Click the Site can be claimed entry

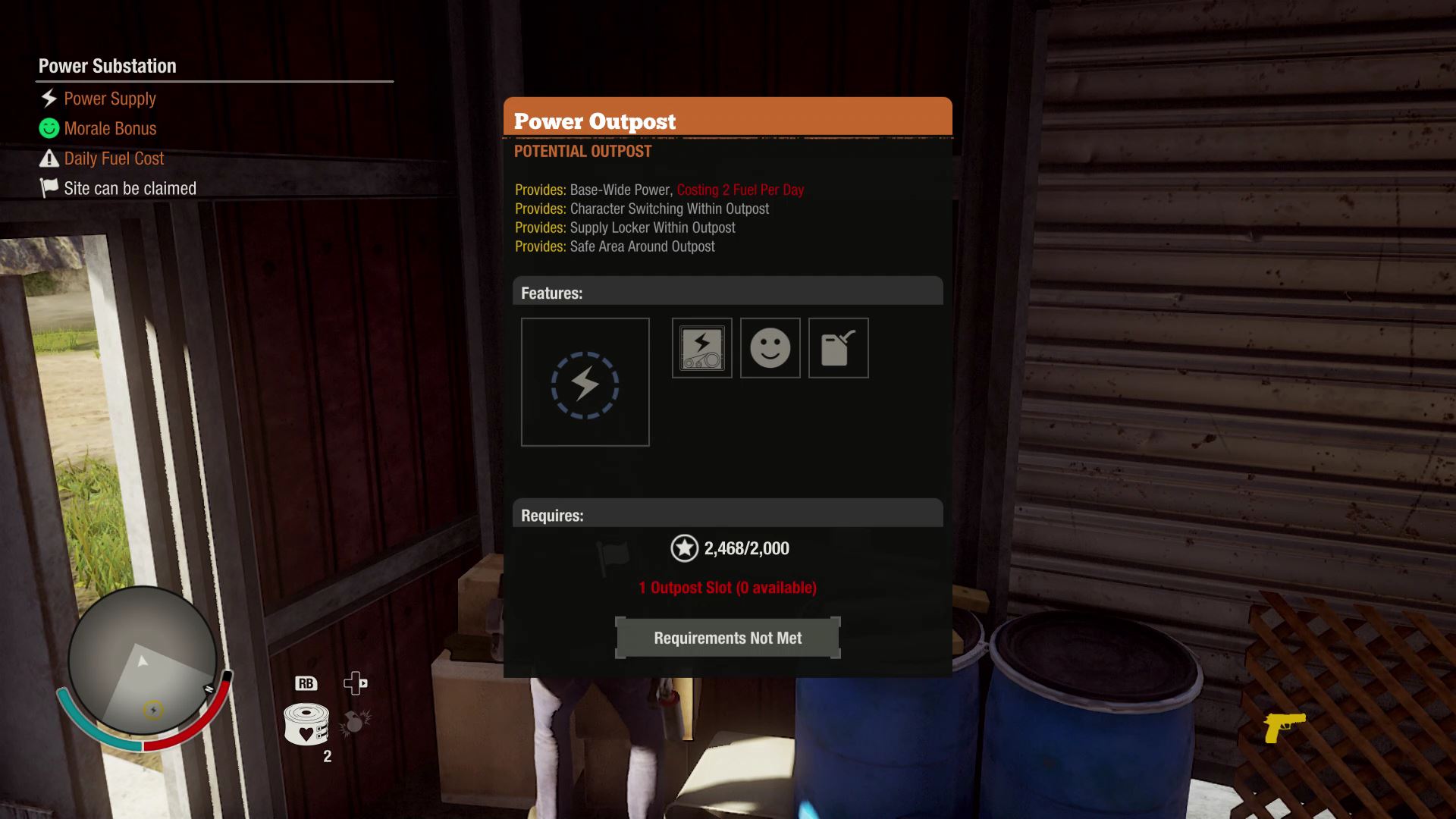[x=129, y=189]
